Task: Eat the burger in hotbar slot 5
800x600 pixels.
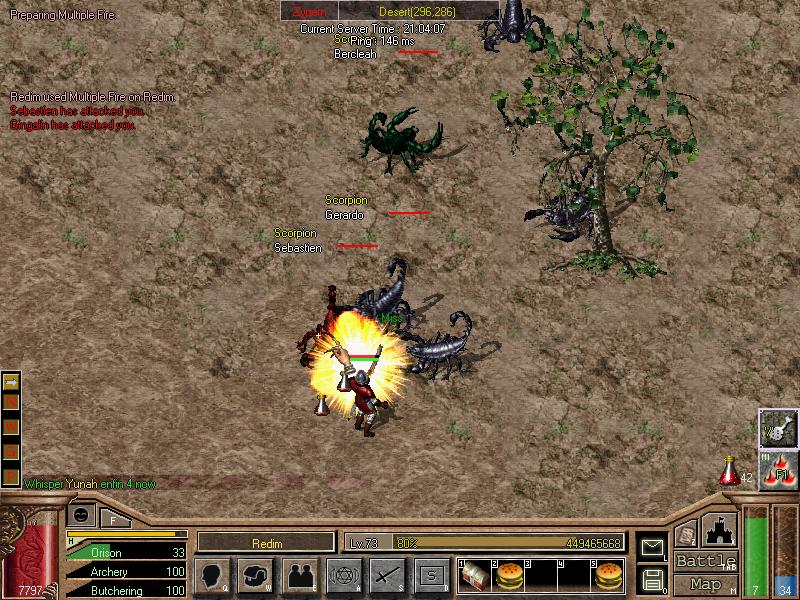Action: click(x=608, y=575)
